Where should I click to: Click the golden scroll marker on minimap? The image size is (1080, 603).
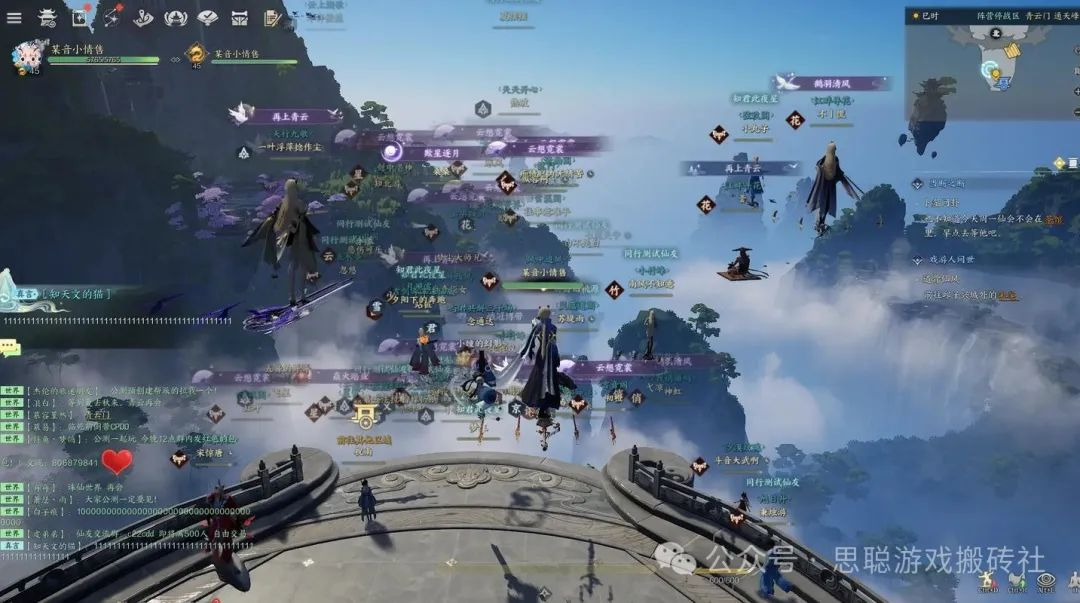1012,49
